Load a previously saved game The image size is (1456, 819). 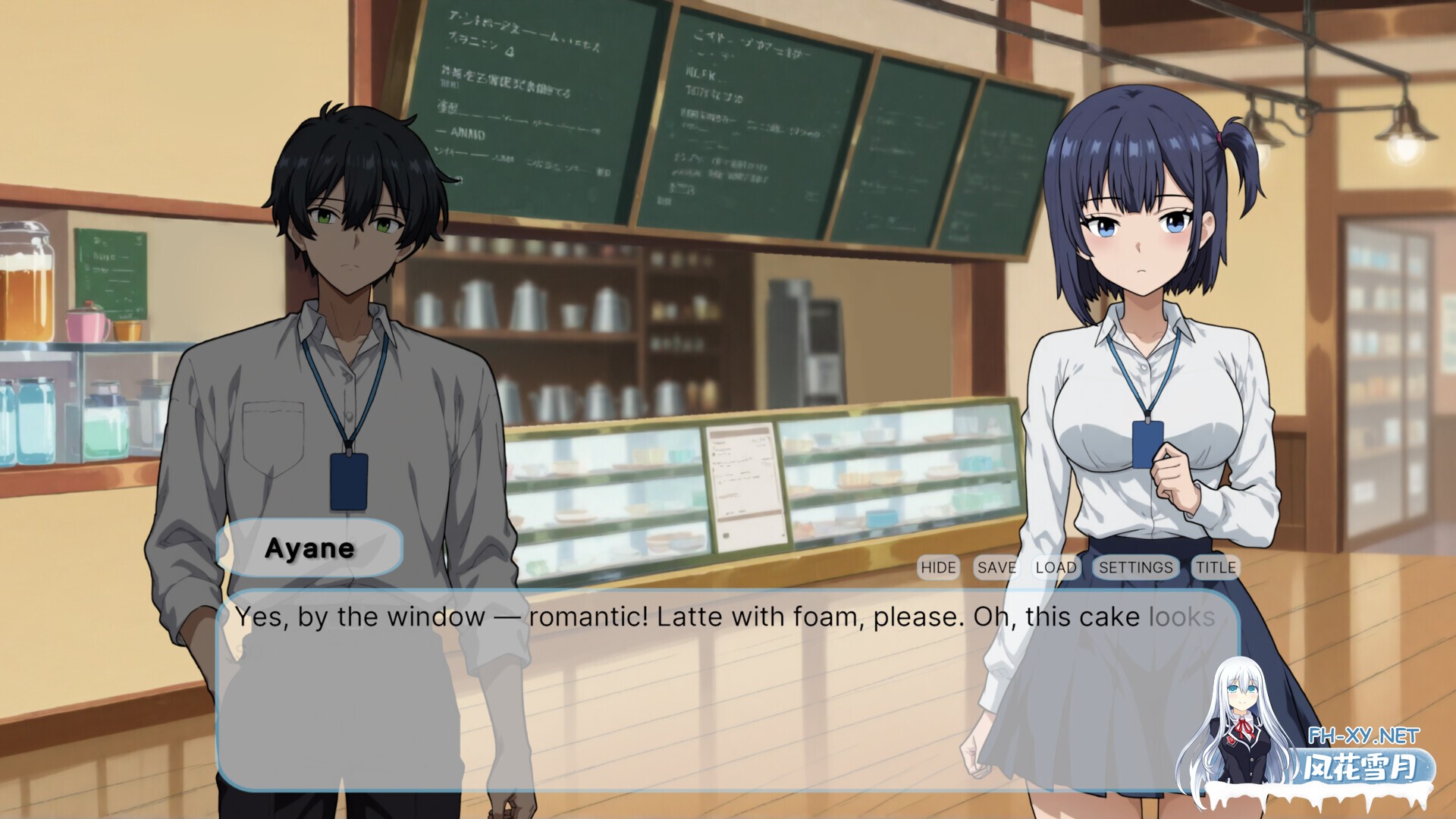[x=1056, y=567]
